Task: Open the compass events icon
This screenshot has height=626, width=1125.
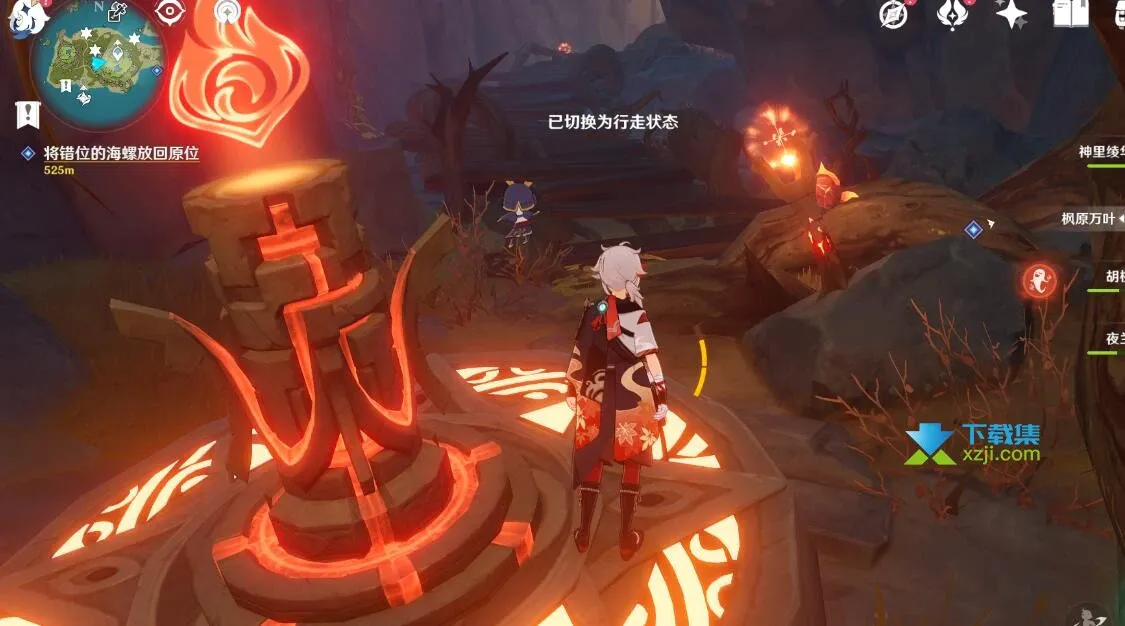Action: coord(893,13)
